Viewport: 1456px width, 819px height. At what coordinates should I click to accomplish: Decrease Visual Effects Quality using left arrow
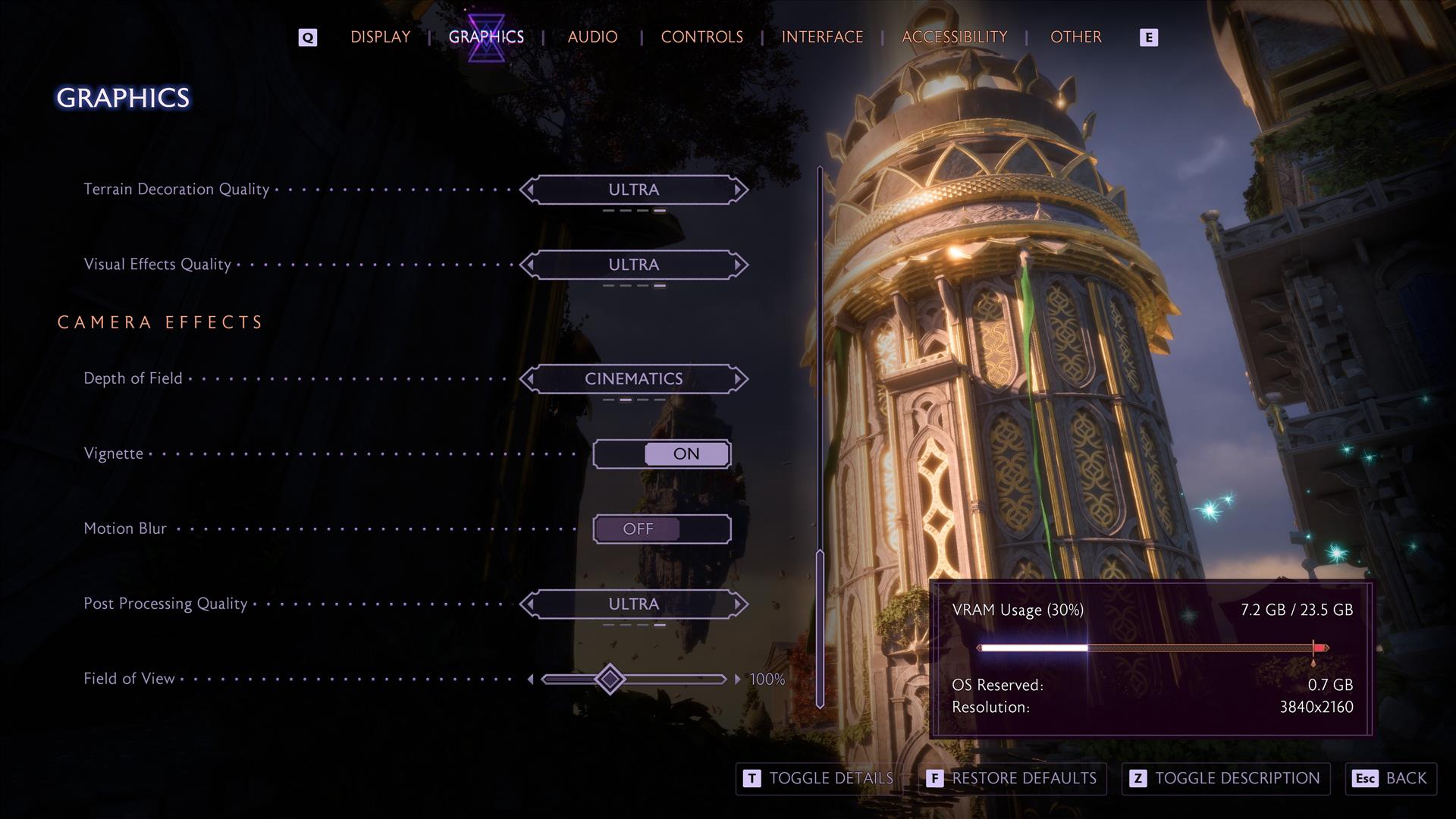point(529,265)
